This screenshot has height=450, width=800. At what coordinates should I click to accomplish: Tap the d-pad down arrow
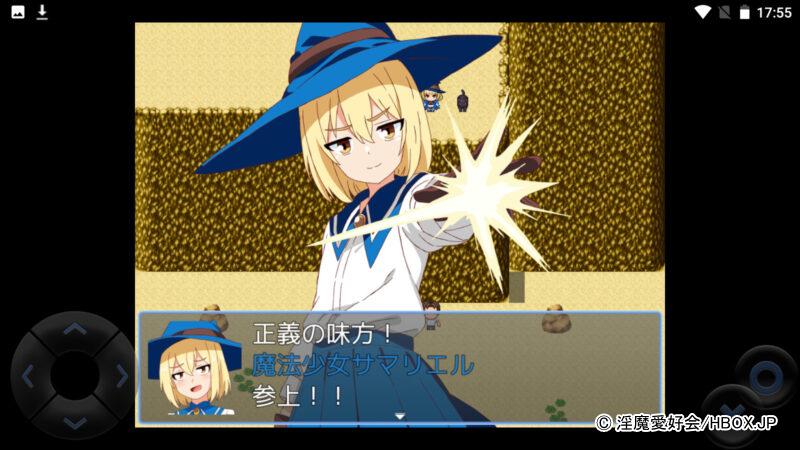point(75,423)
